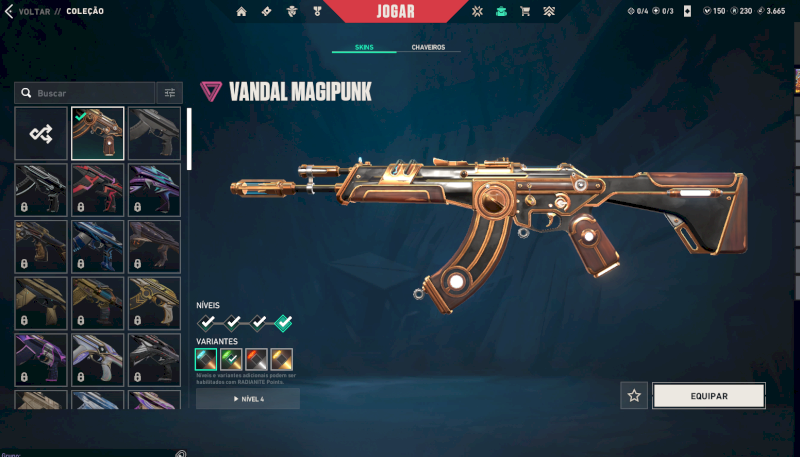Select the teal default variant swatch

click(x=206, y=359)
